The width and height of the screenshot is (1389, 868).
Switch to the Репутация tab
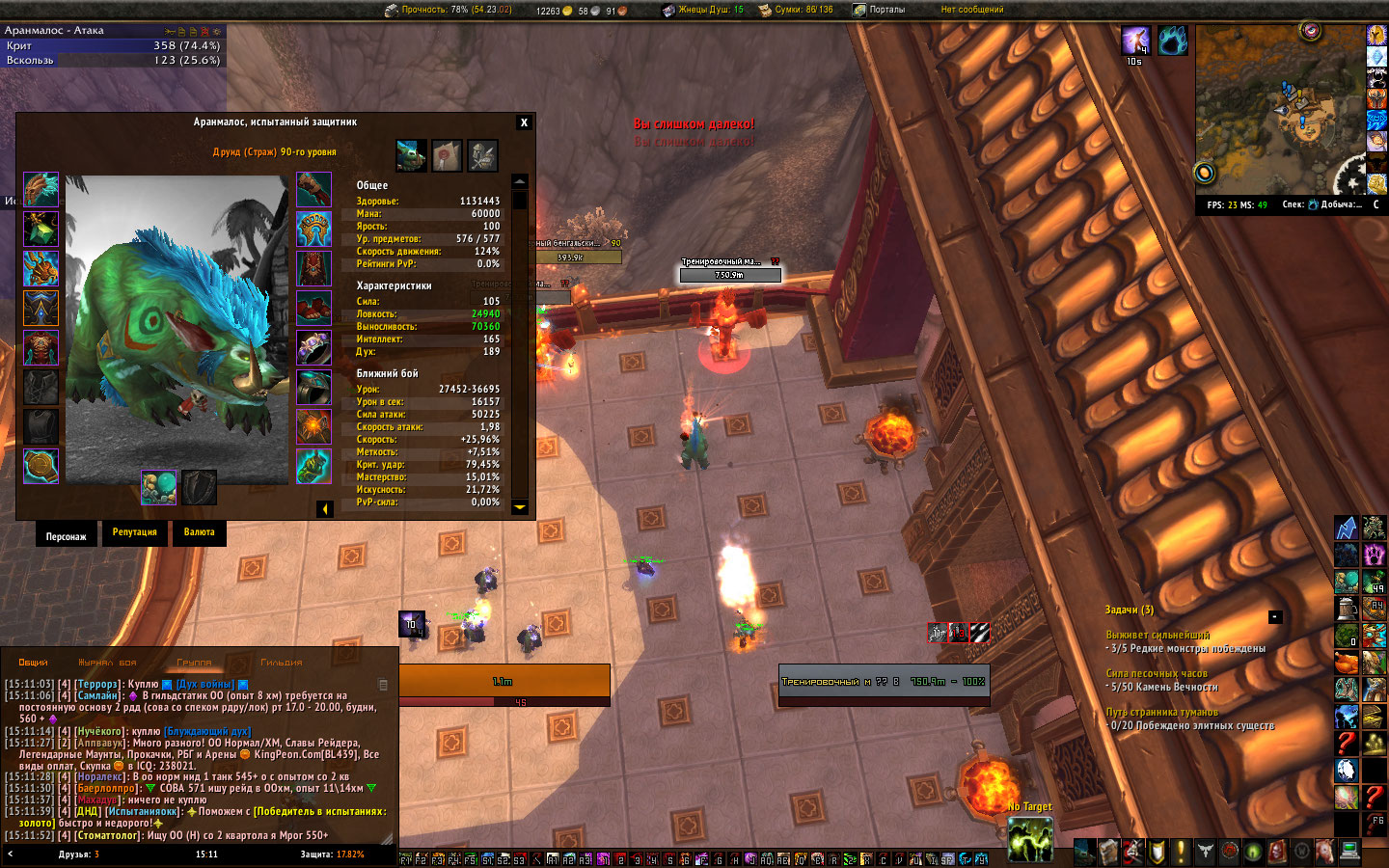point(134,532)
